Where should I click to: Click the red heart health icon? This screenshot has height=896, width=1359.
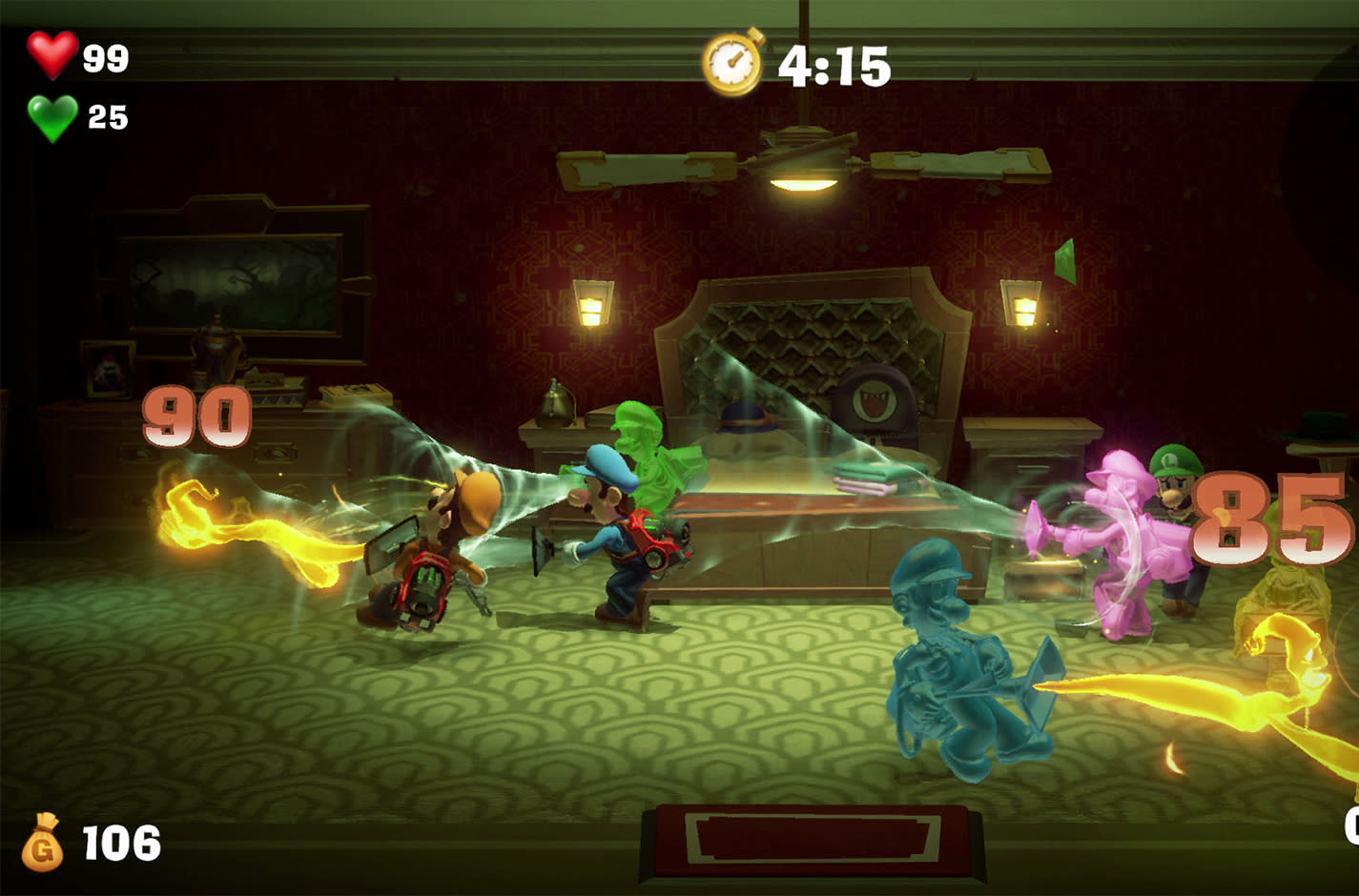51,54
